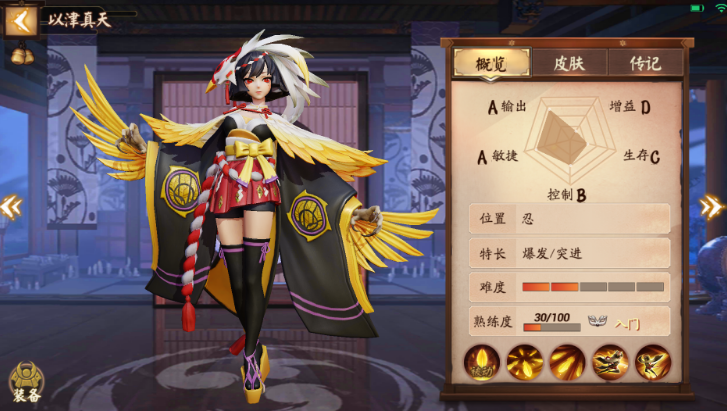The width and height of the screenshot is (727, 411).
Task: Open the 传记 (Biography) tab
Action: click(644, 62)
